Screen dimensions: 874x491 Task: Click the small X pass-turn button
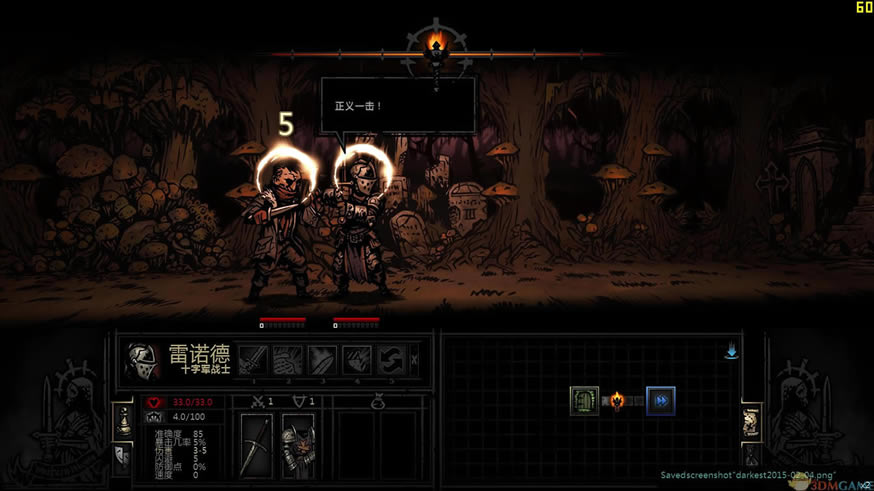tap(415, 360)
